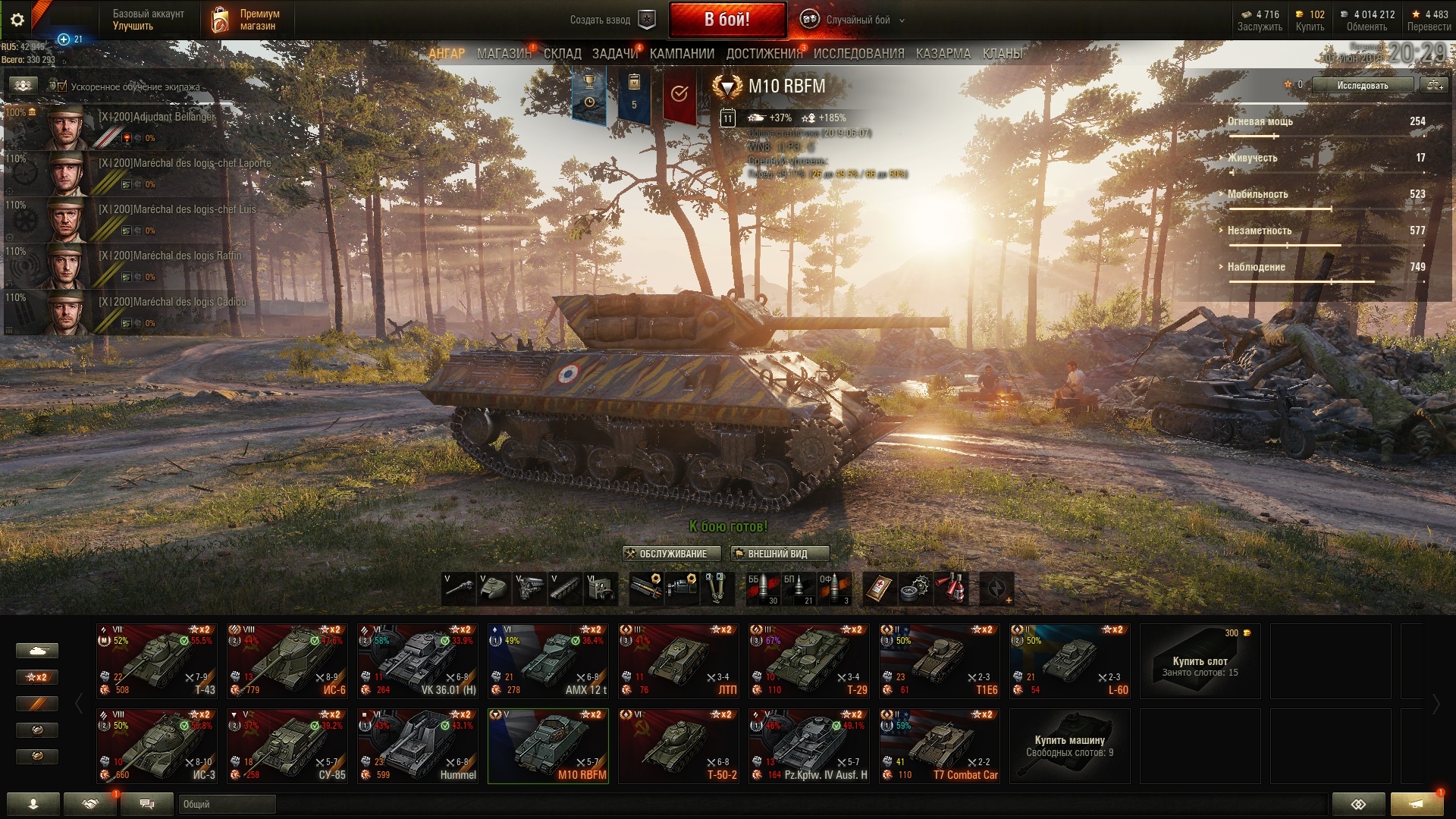Start battle with the red В бой! button
The height and width of the screenshot is (819, 1456).
coord(726,20)
